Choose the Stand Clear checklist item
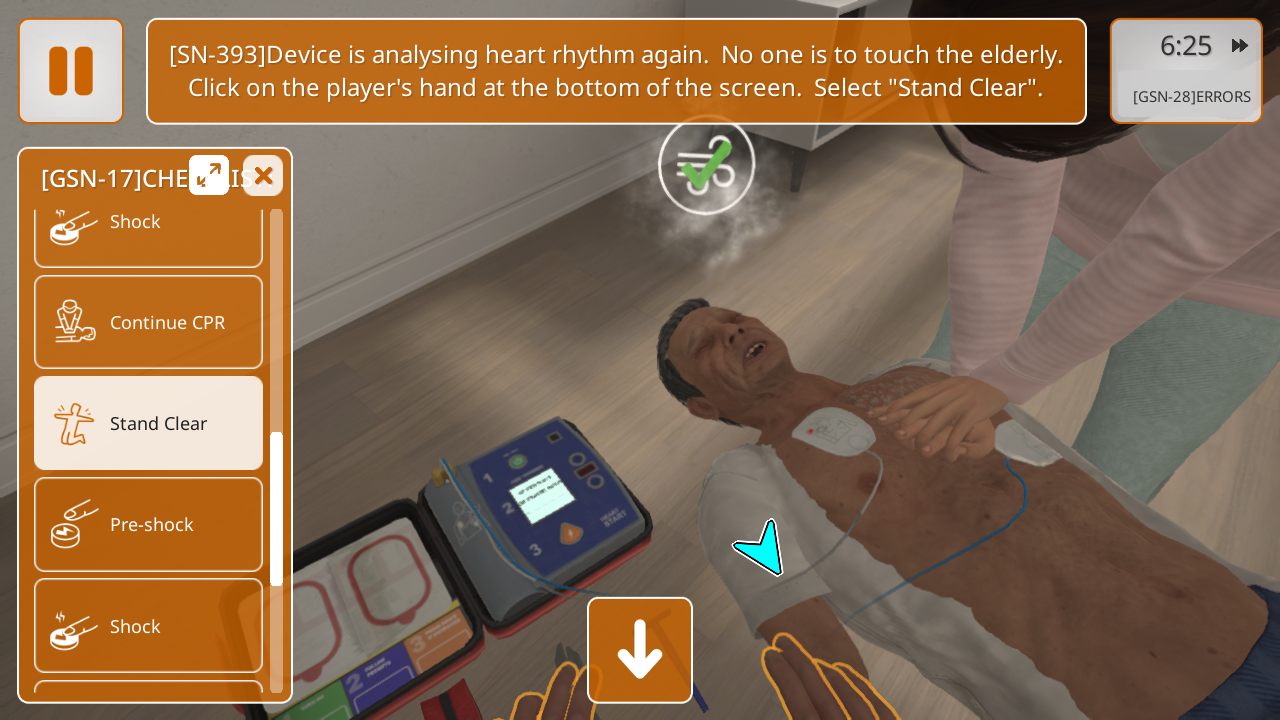 click(x=149, y=423)
